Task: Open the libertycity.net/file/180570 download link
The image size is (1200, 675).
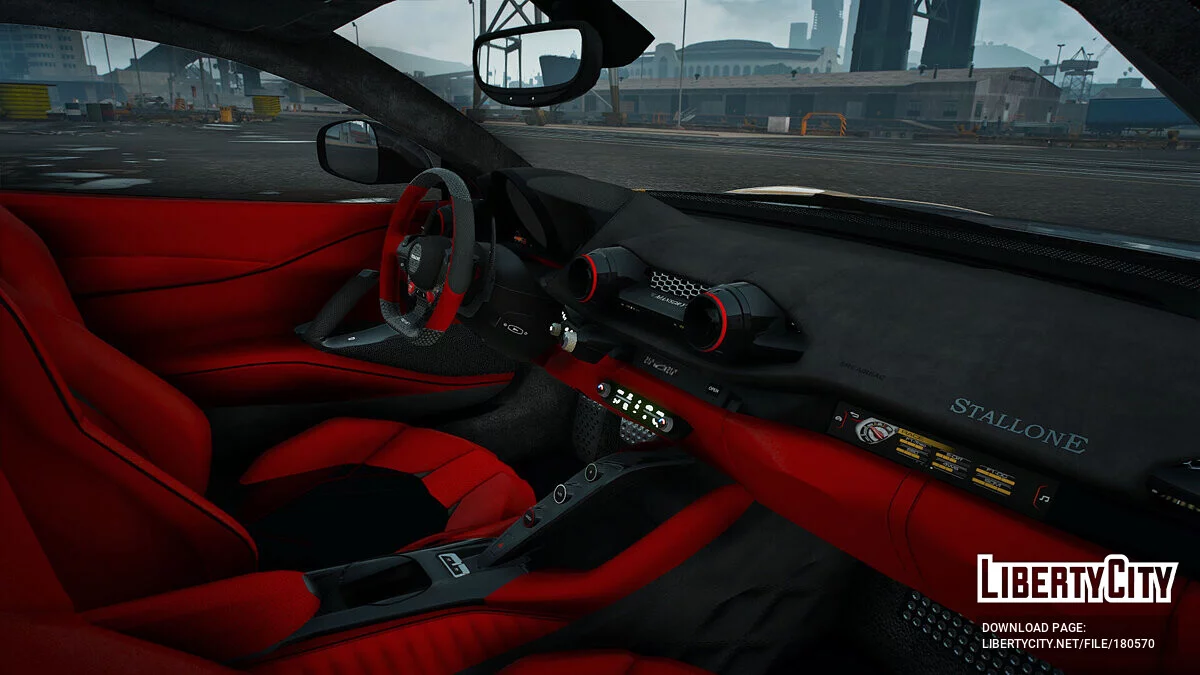Action: 1067,644
